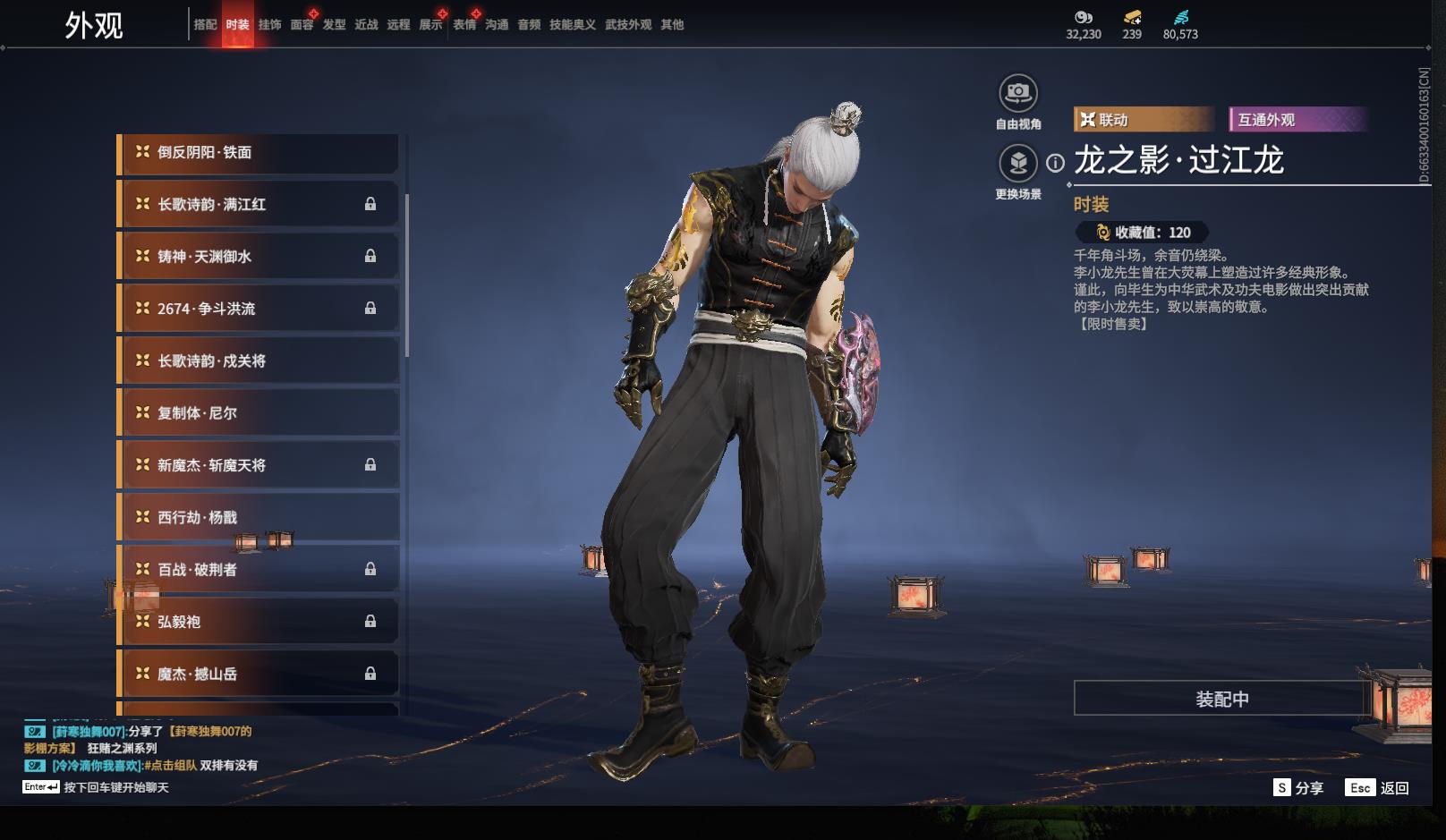
Task: Click the 更换场景 scene icon
Action: [x=1018, y=163]
